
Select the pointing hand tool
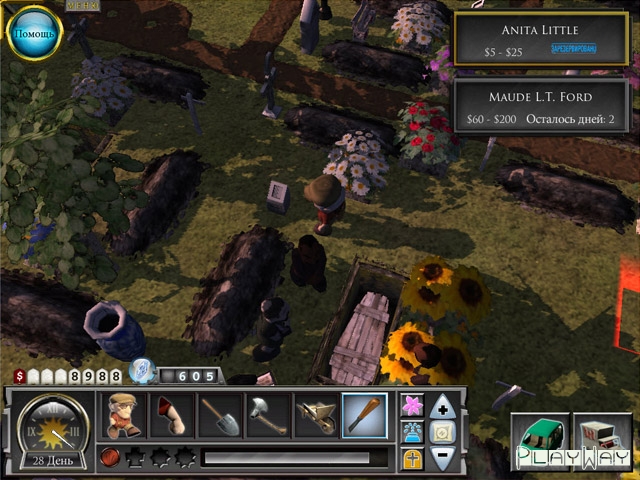point(172,415)
